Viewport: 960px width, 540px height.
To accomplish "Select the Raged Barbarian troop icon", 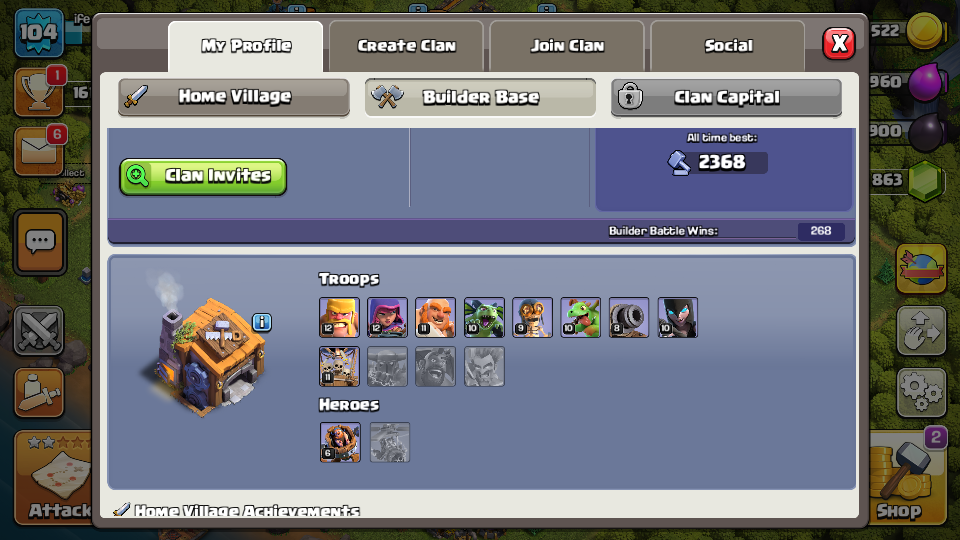I will pyautogui.click(x=339, y=317).
